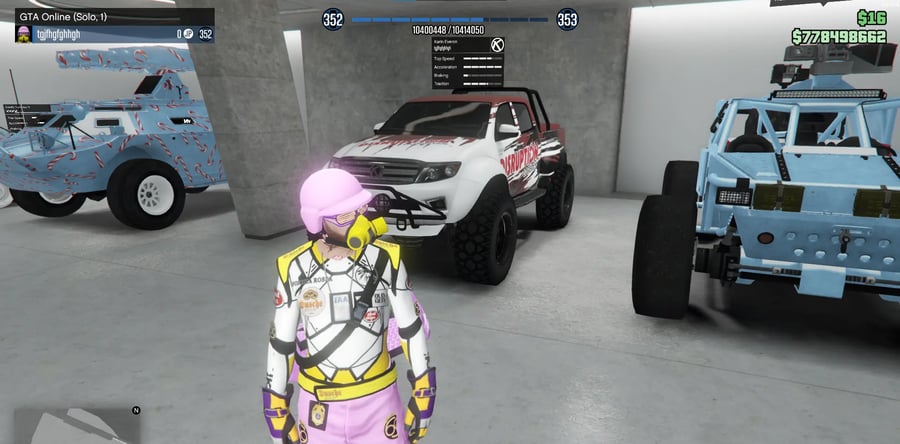Click the minimap radar
Image resolution: width=900 pixels, height=444 pixels.
coord(75,425)
